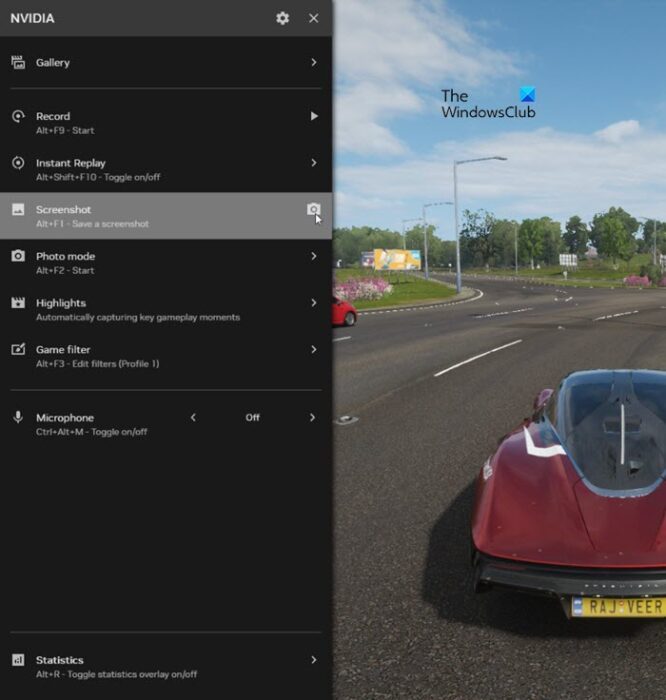This screenshot has width=666, height=700.
Task: Save a screenshot using the camera icon
Action: [313, 210]
